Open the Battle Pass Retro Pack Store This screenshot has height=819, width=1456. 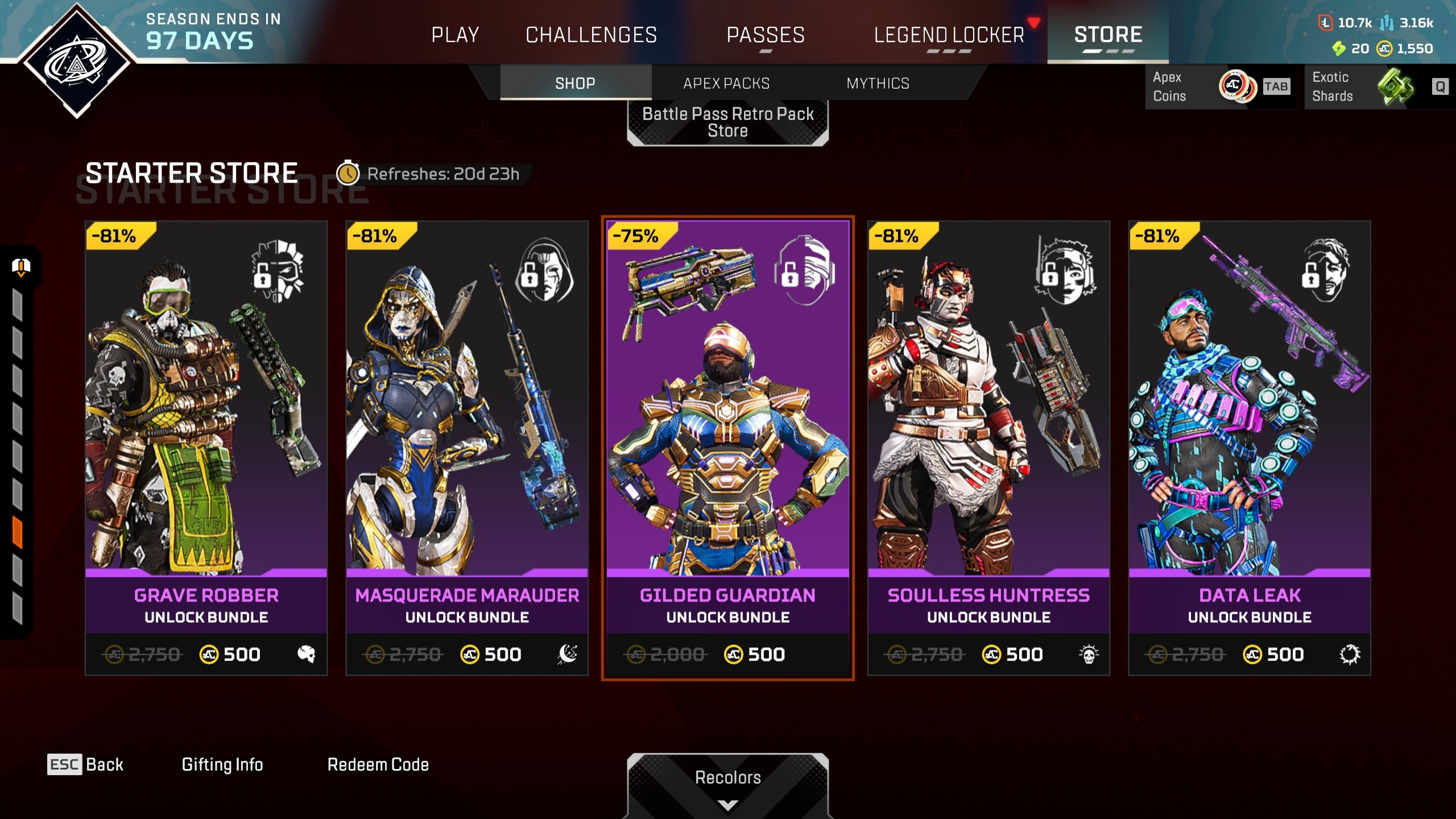[x=727, y=122]
